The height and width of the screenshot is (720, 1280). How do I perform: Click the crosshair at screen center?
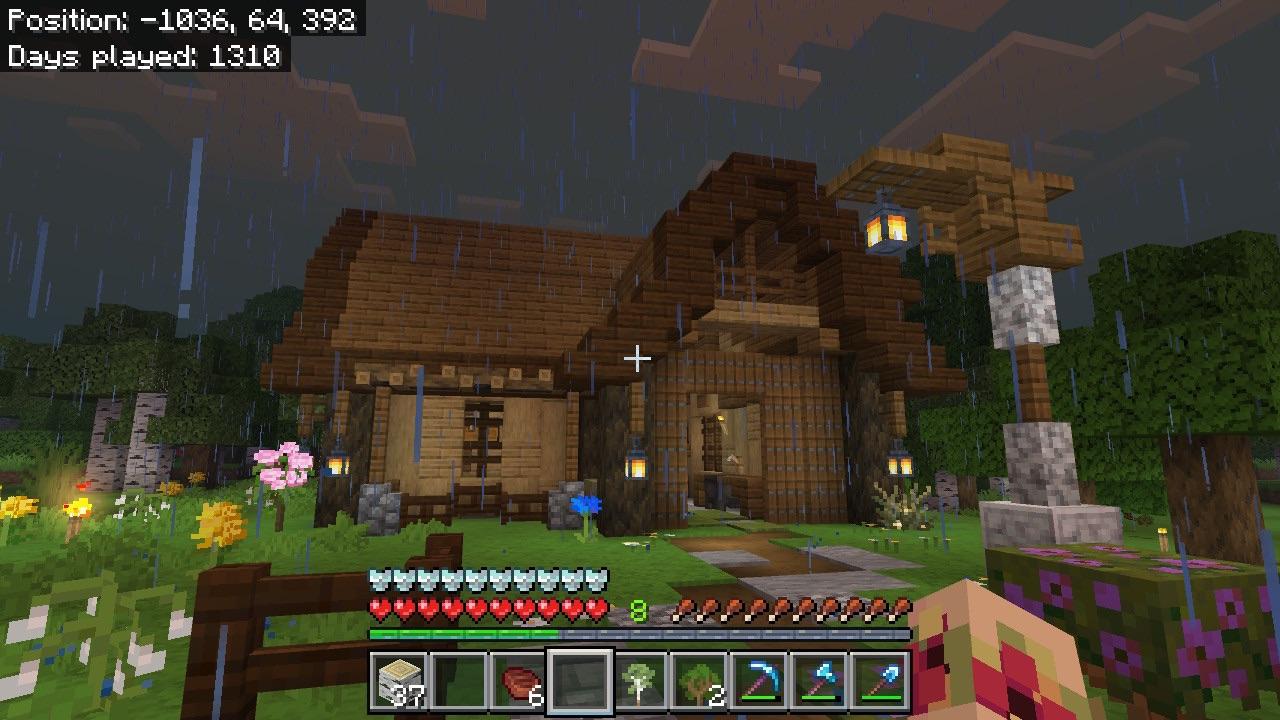[x=637, y=356]
